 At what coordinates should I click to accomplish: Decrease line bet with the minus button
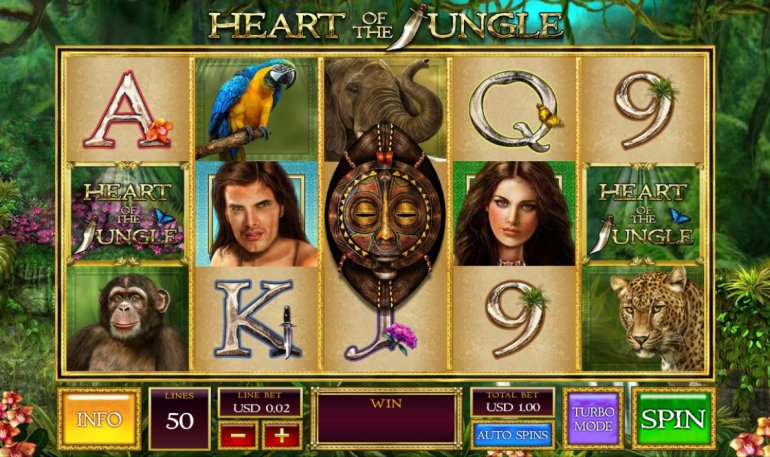coord(238,435)
